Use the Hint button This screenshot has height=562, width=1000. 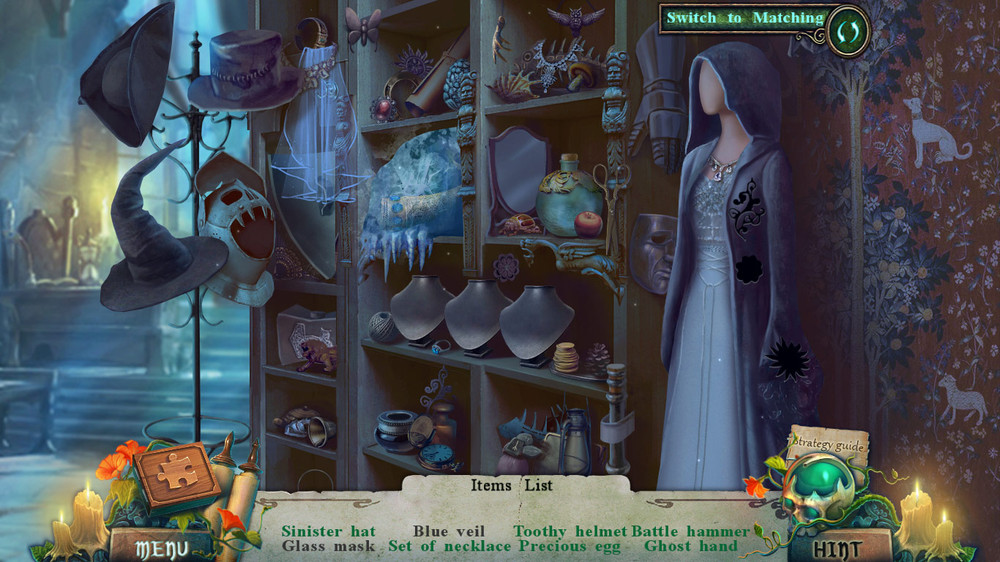click(838, 547)
